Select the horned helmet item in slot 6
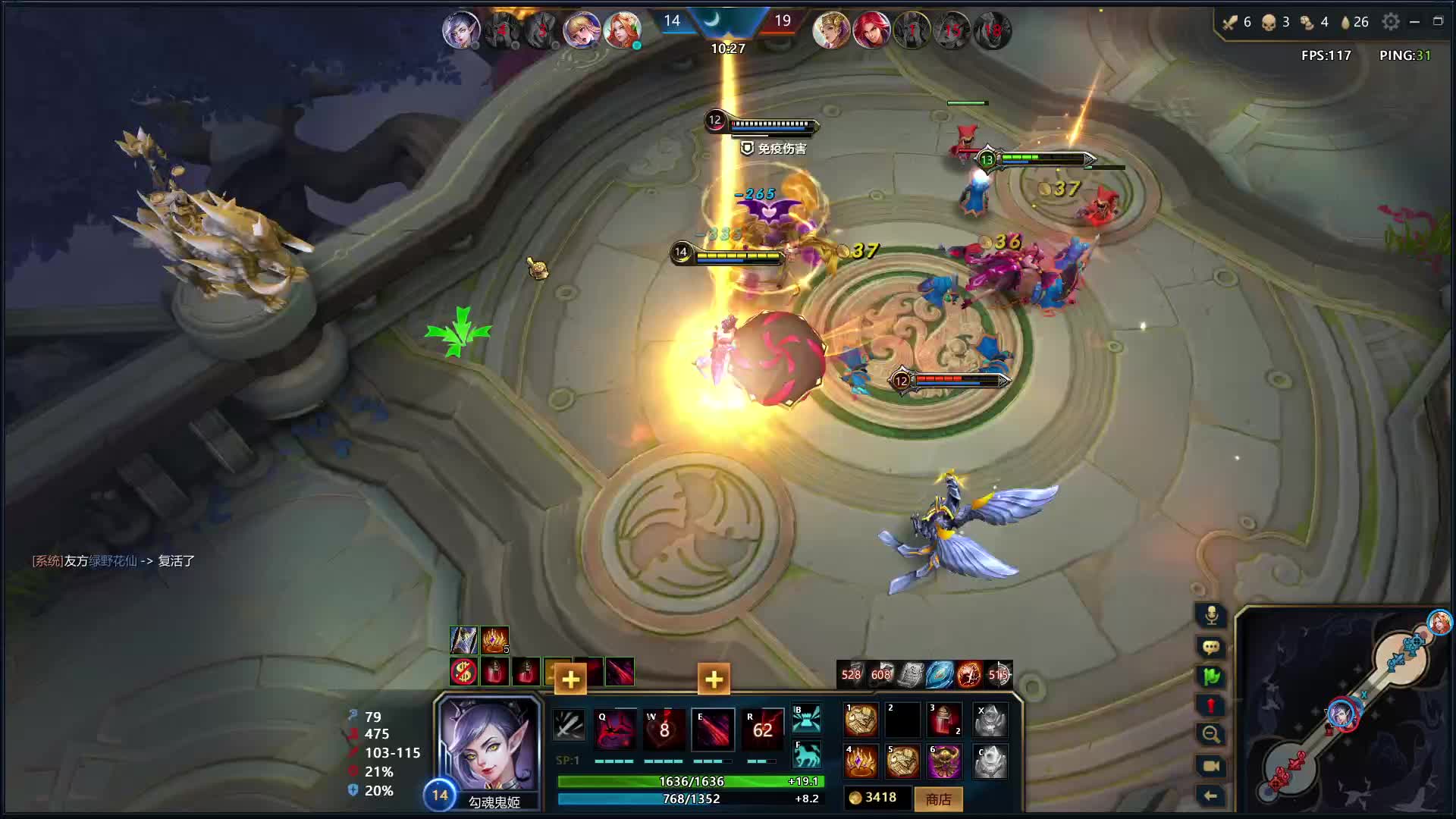1456x819 pixels. coord(944,761)
